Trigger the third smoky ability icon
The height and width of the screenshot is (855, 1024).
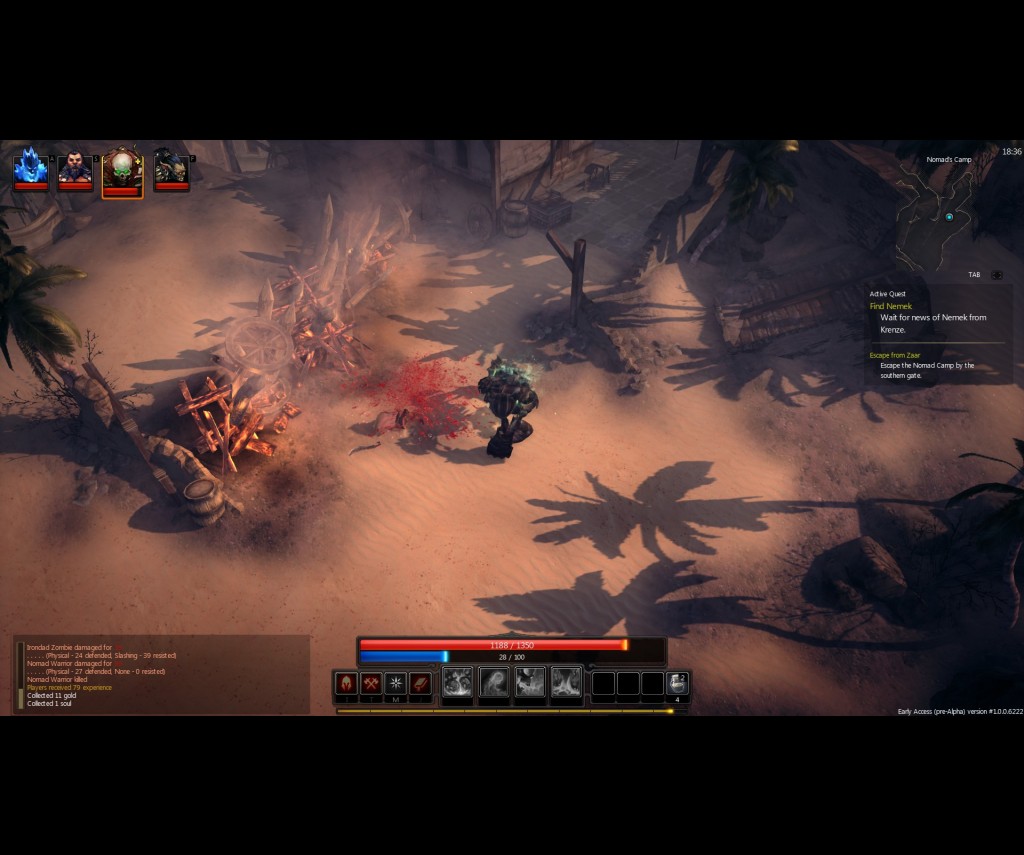[530, 683]
